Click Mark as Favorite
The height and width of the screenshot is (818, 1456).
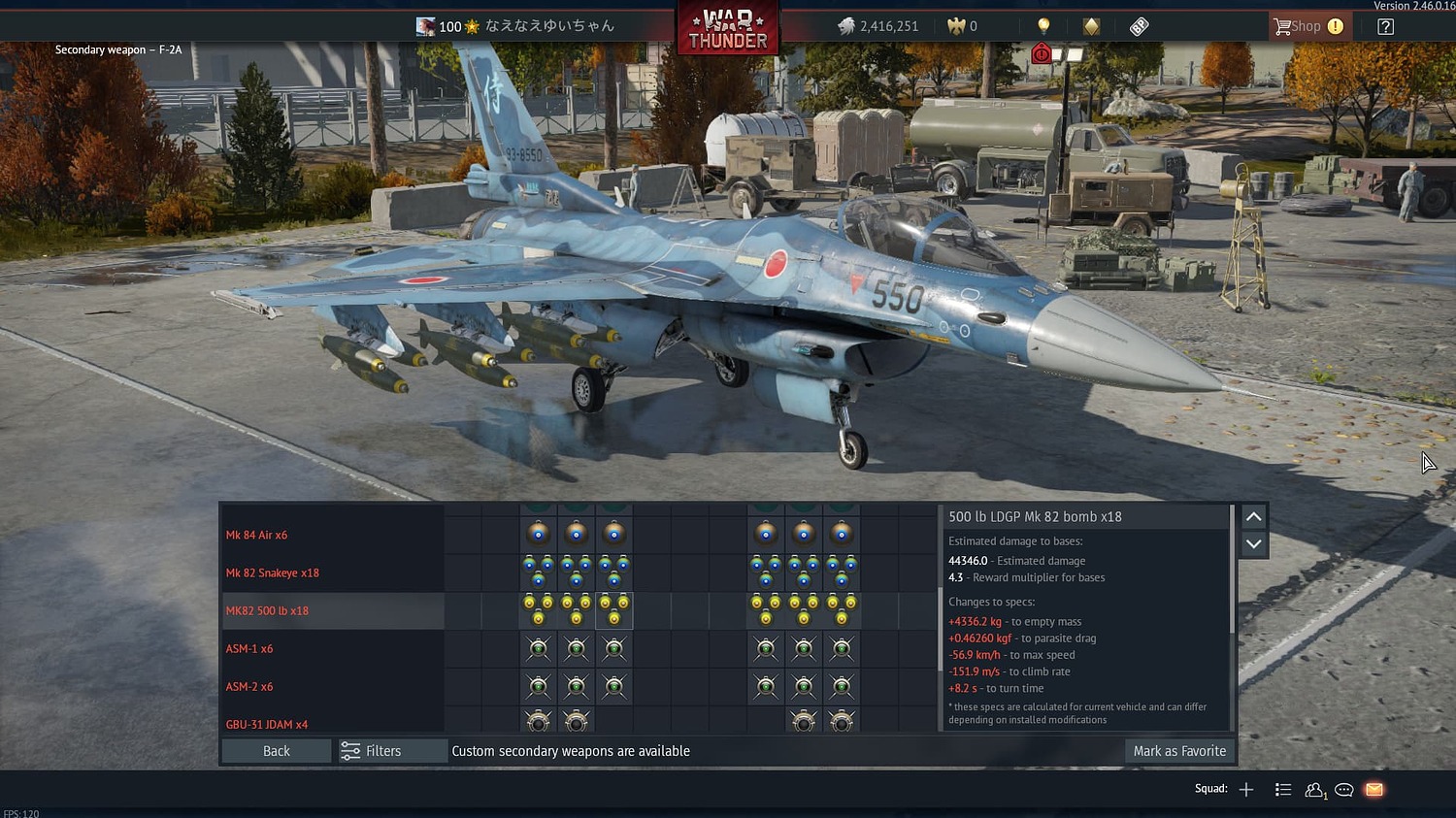1179,750
